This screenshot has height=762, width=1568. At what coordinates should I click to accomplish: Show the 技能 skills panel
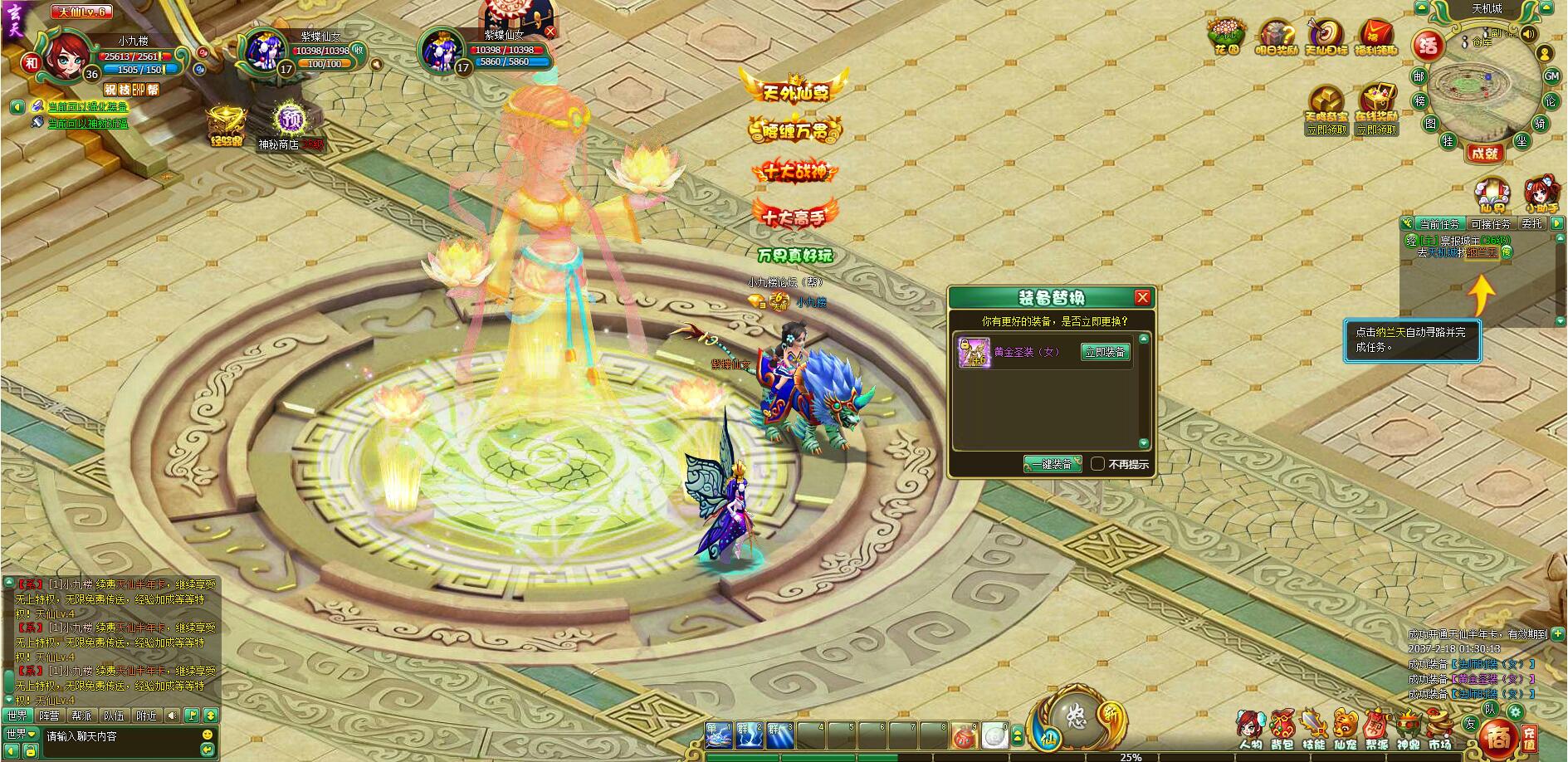[1313, 728]
